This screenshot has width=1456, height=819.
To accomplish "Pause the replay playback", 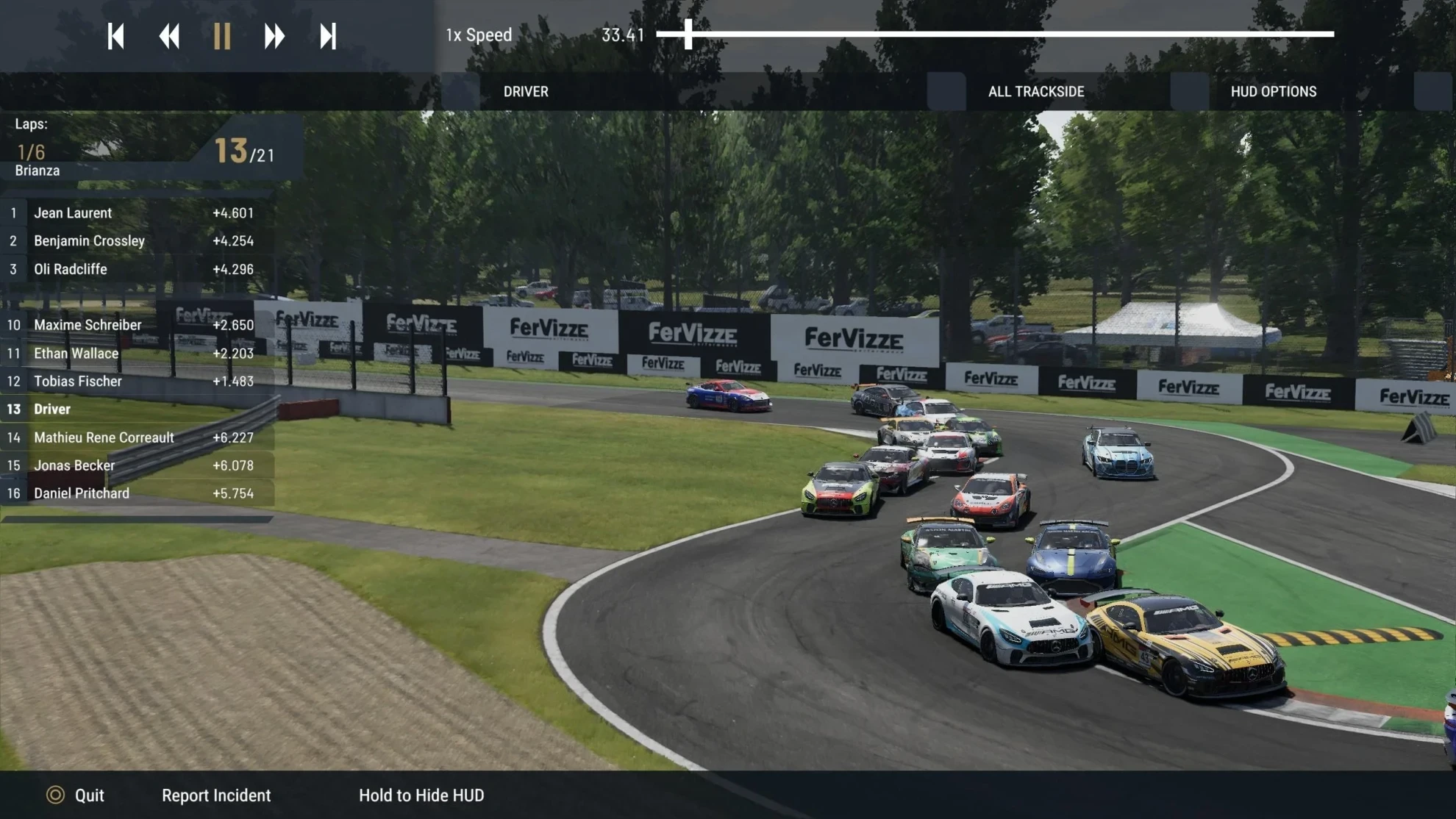I will [222, 36].
